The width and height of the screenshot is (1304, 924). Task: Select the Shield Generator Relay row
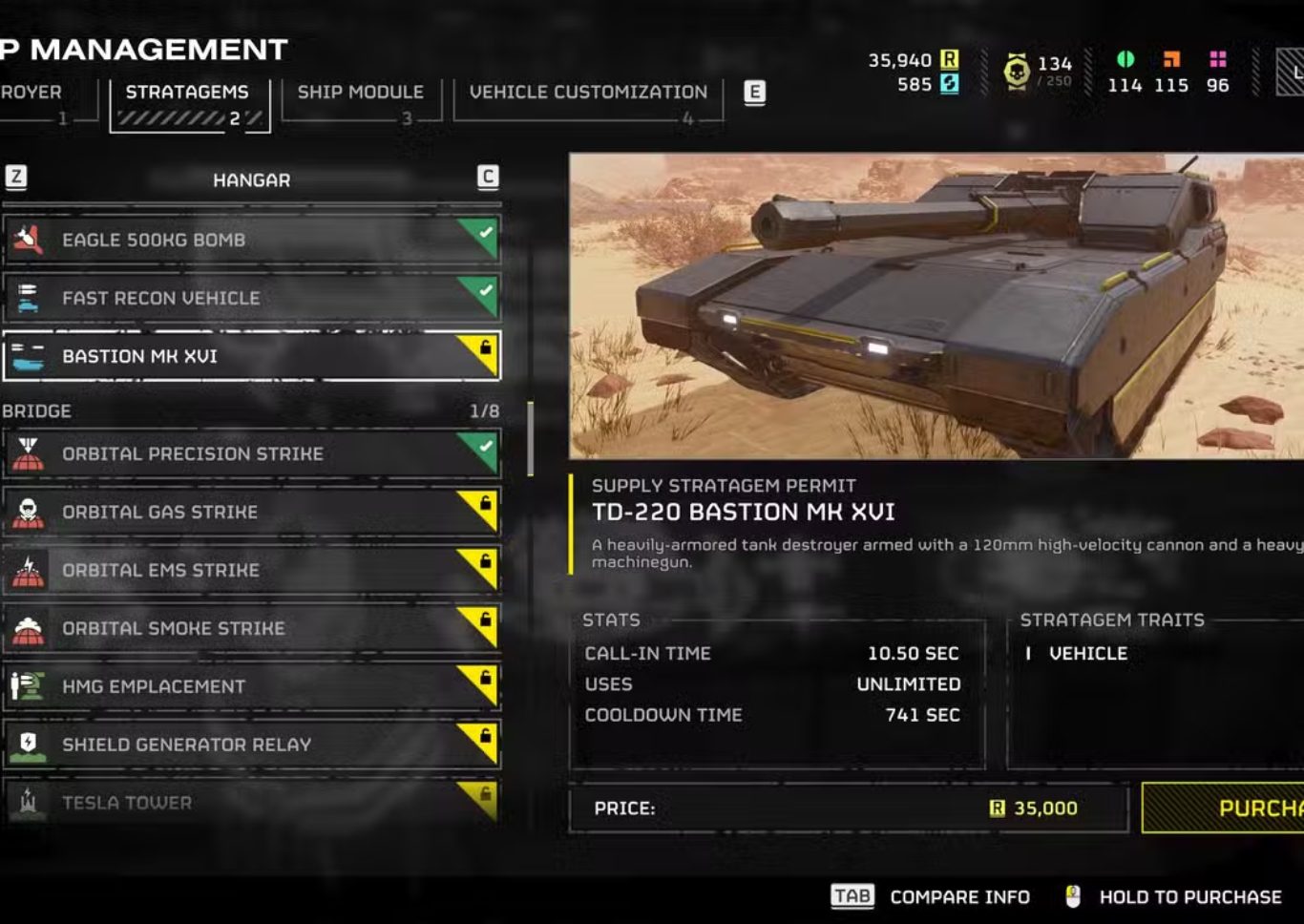click(251, 745)
